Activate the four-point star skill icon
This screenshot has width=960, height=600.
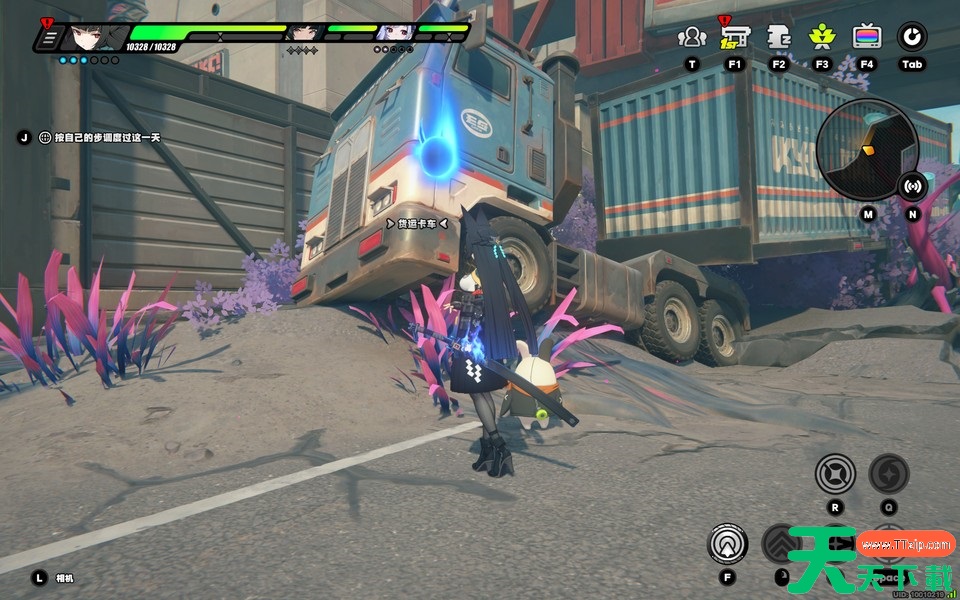[834, 474]
